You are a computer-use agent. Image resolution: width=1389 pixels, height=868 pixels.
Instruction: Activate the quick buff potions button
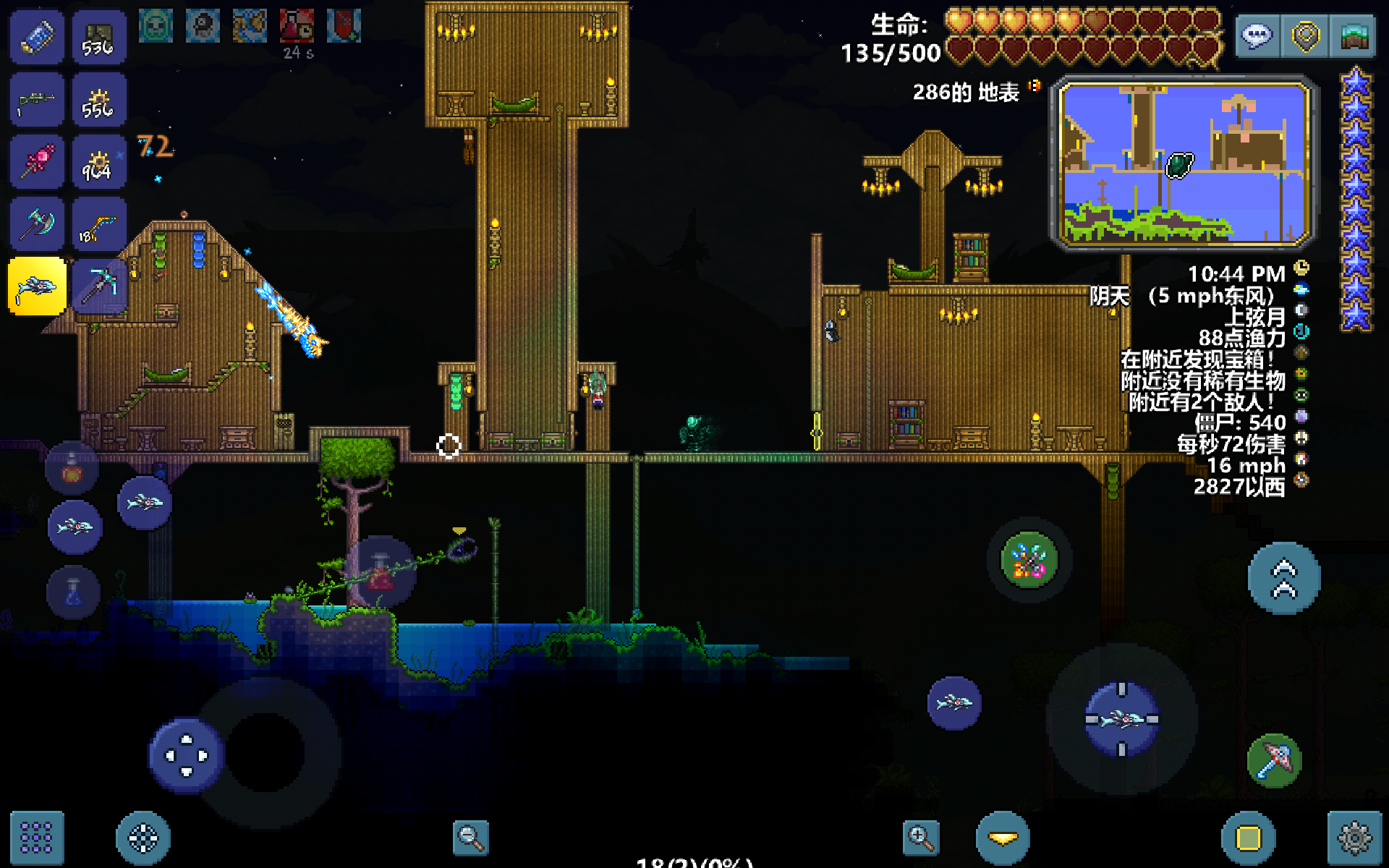tap(1029, 560)
